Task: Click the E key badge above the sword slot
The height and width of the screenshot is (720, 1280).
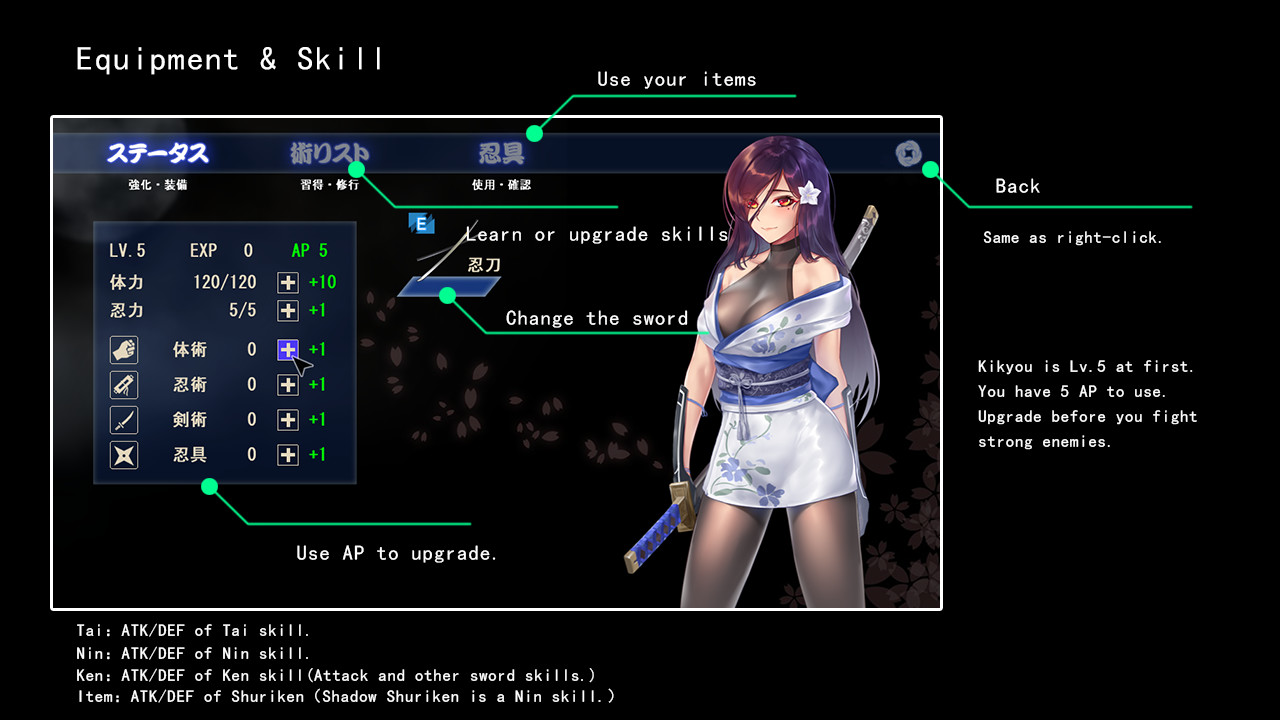Action: (x=422, y=224)
